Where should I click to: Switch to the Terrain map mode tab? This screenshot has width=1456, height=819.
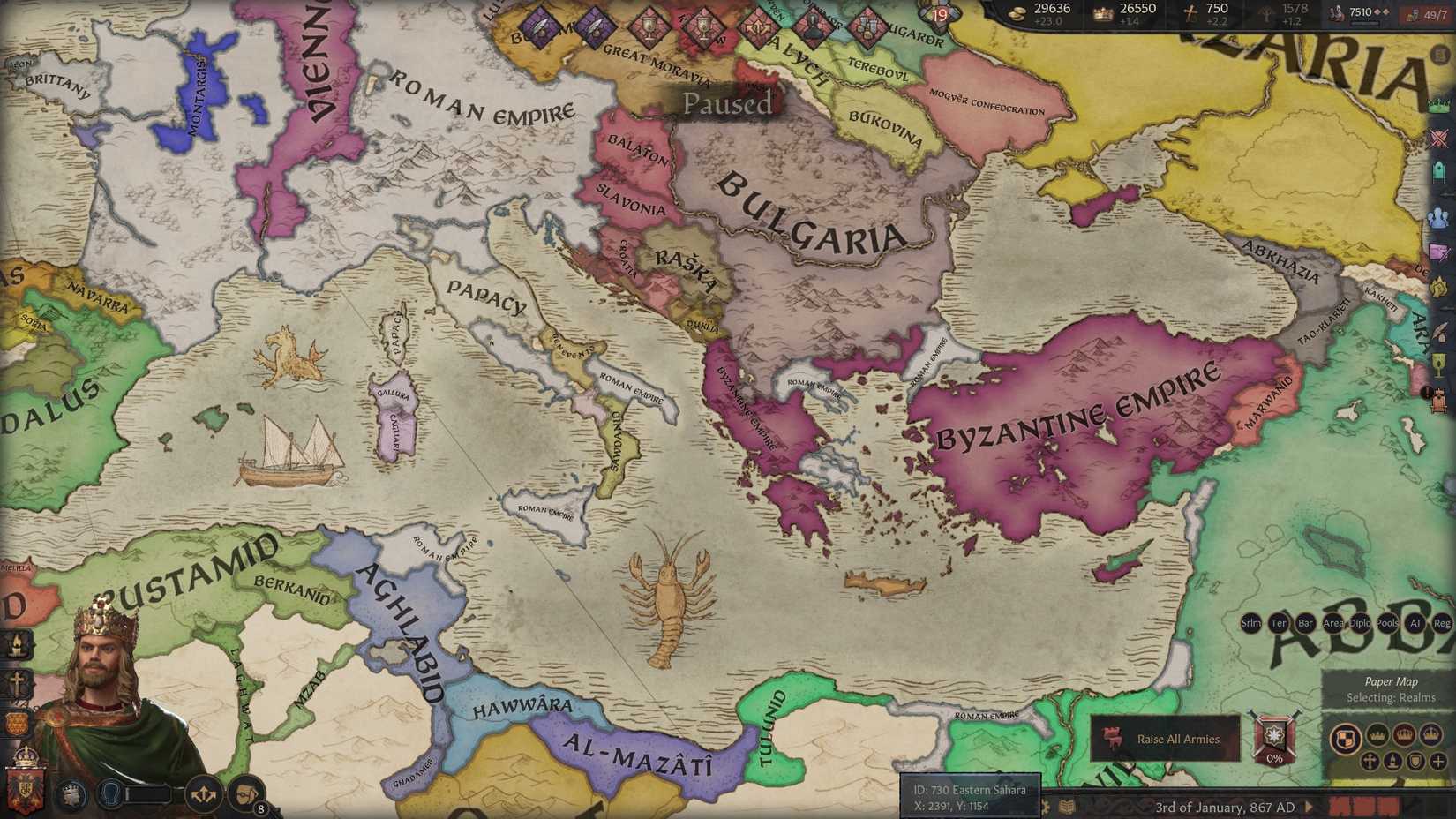pos(1278,623)
